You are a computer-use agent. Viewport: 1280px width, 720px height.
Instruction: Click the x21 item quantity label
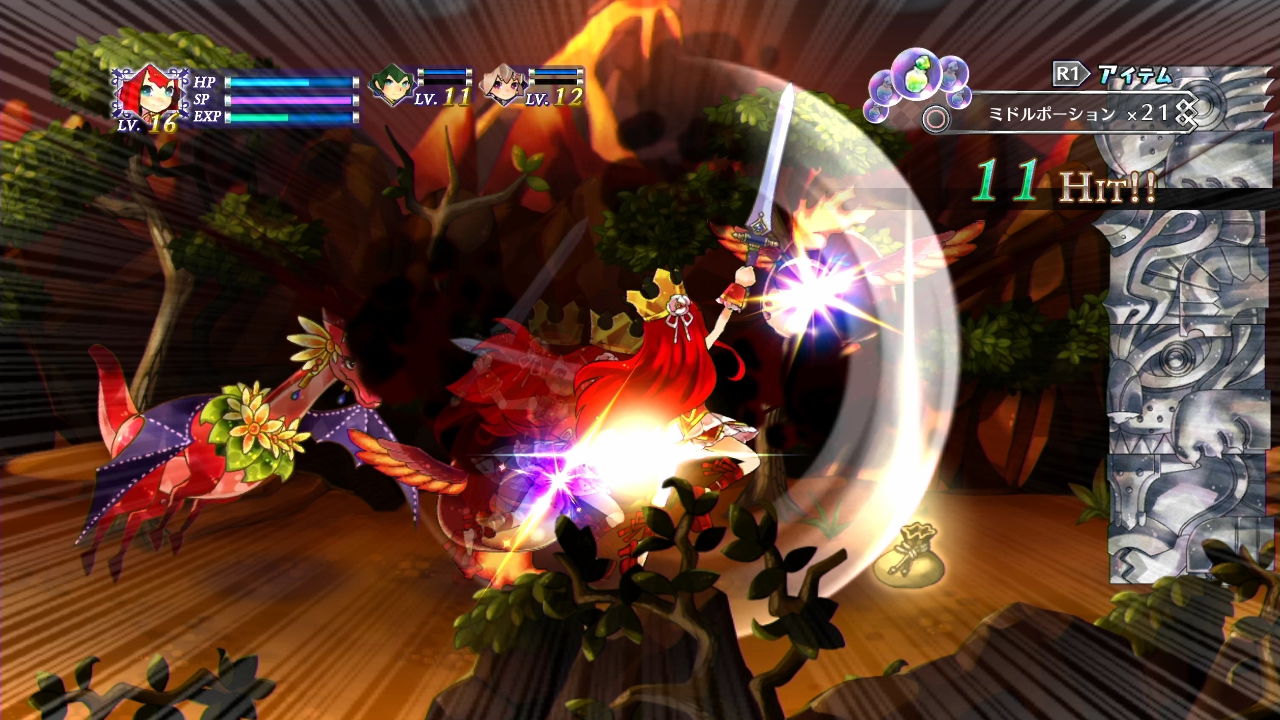click(1145, 113)
